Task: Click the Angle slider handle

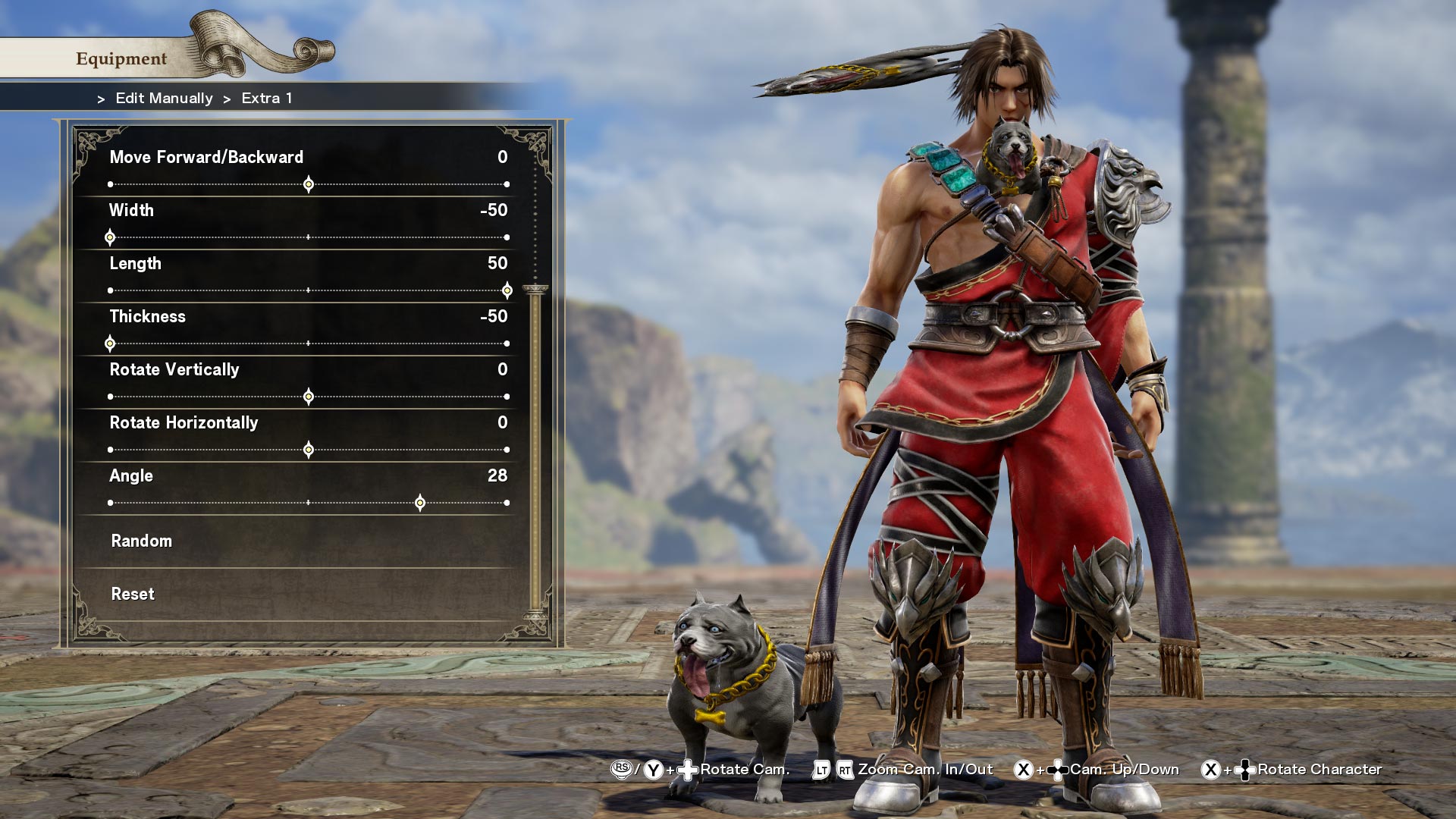Action: pyautogui.click(x=420, y=502)
